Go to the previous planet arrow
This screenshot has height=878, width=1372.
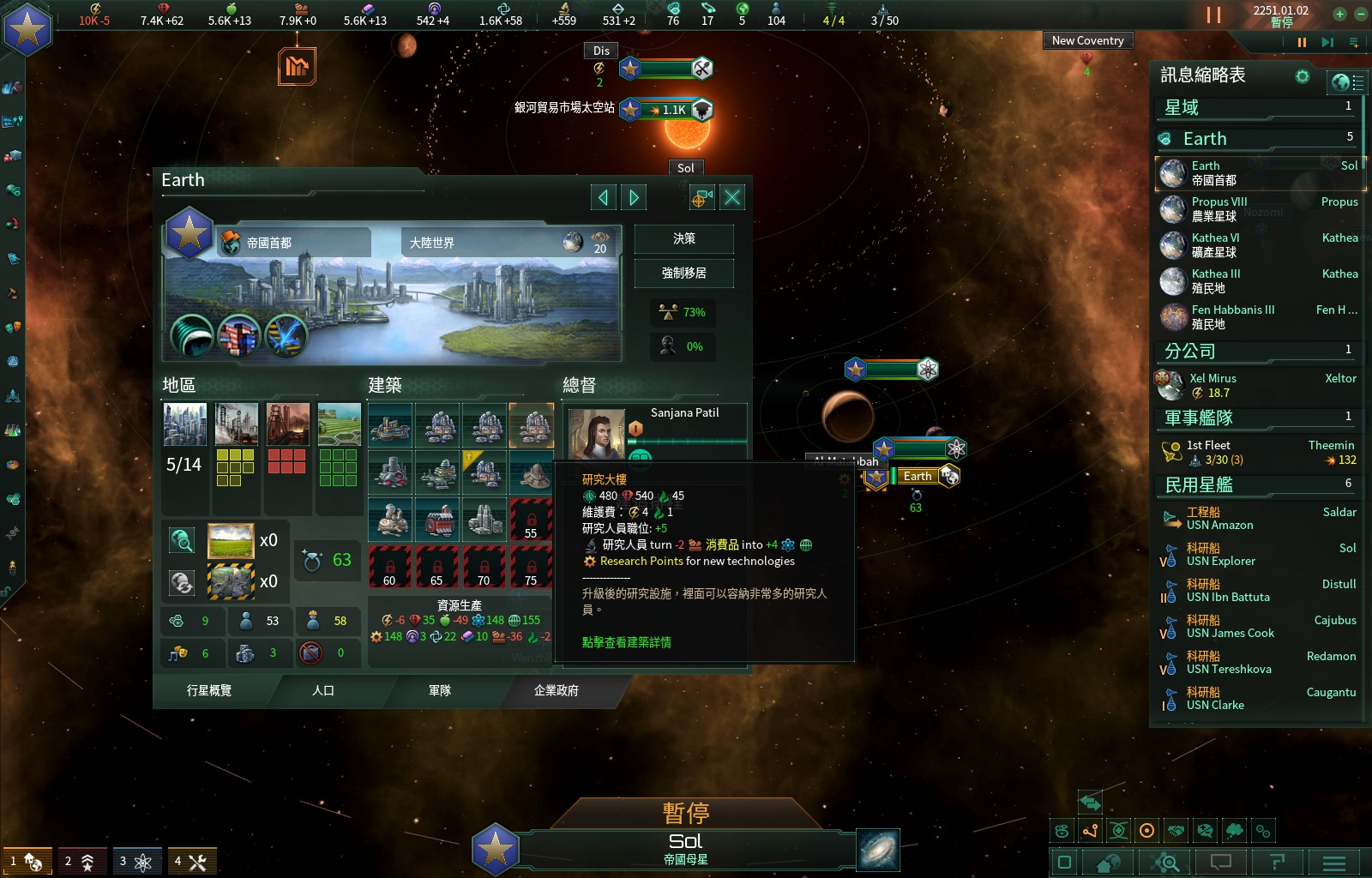(603, 198)
